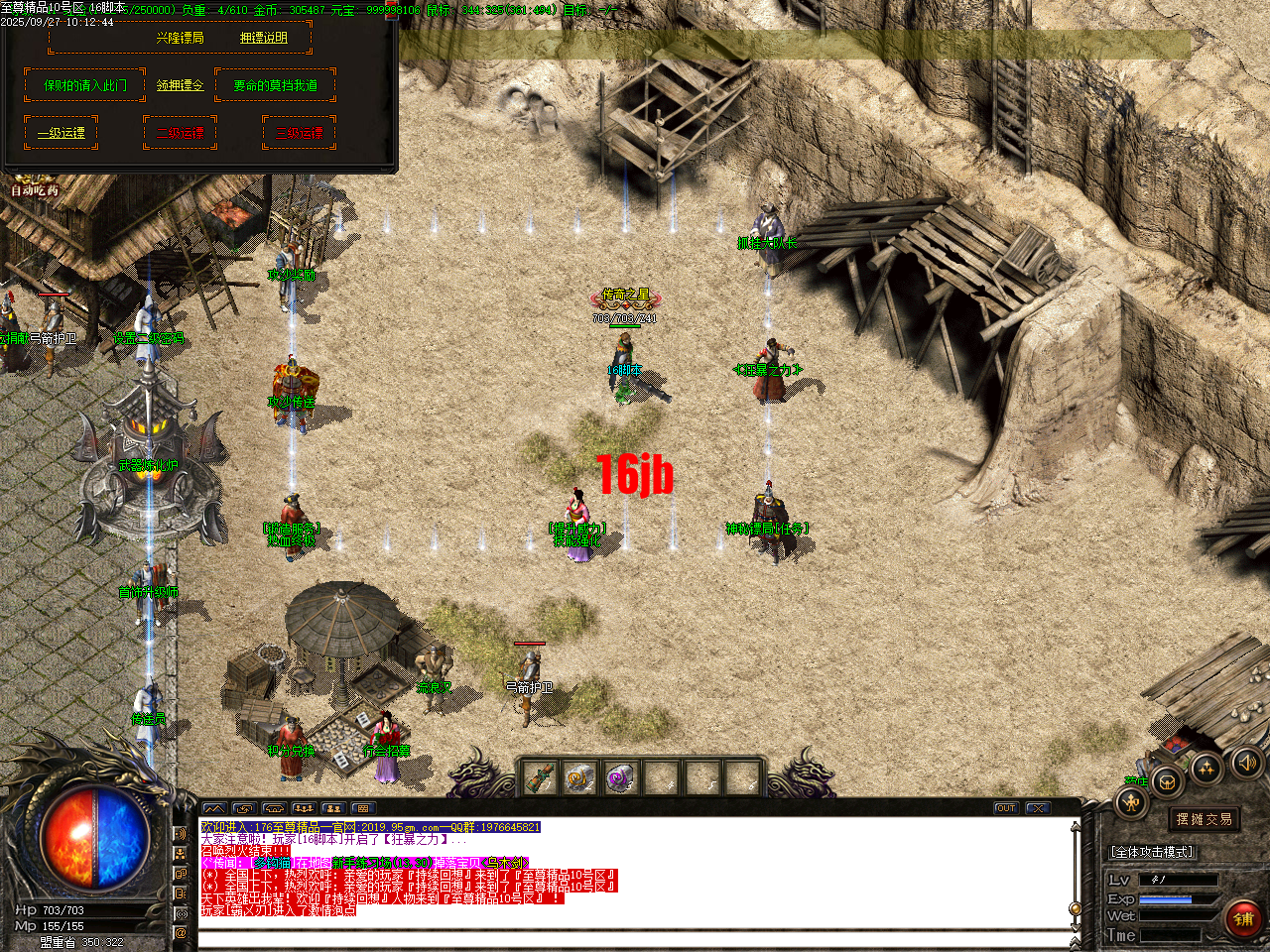Screen dimensions: 1270x952
Task: Click the sparkles effect icon bottom right
Action: coord(1206,769)
